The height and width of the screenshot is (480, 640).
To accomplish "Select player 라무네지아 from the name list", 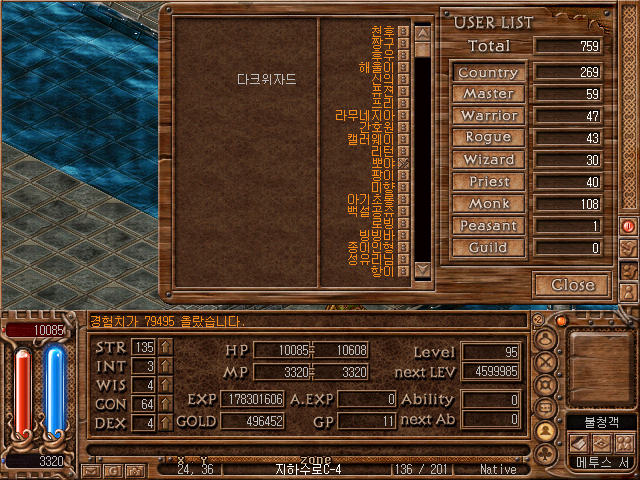I will point(365,115).
